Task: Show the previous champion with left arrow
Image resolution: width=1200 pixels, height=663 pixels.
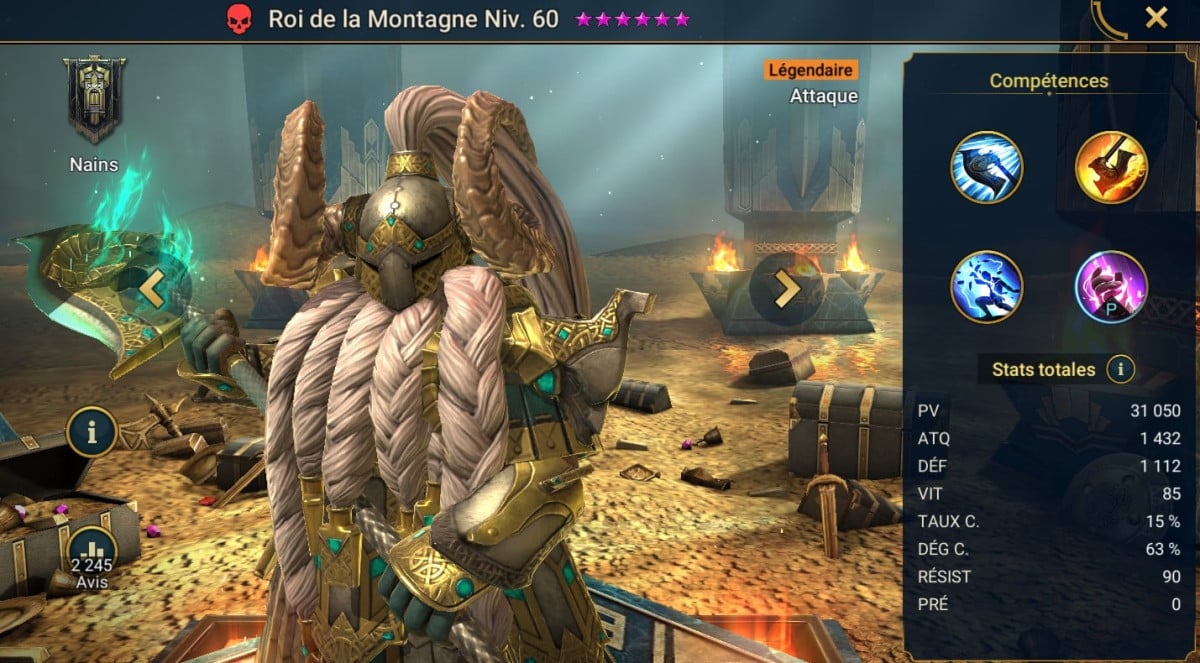Action: tap(152, 288)
